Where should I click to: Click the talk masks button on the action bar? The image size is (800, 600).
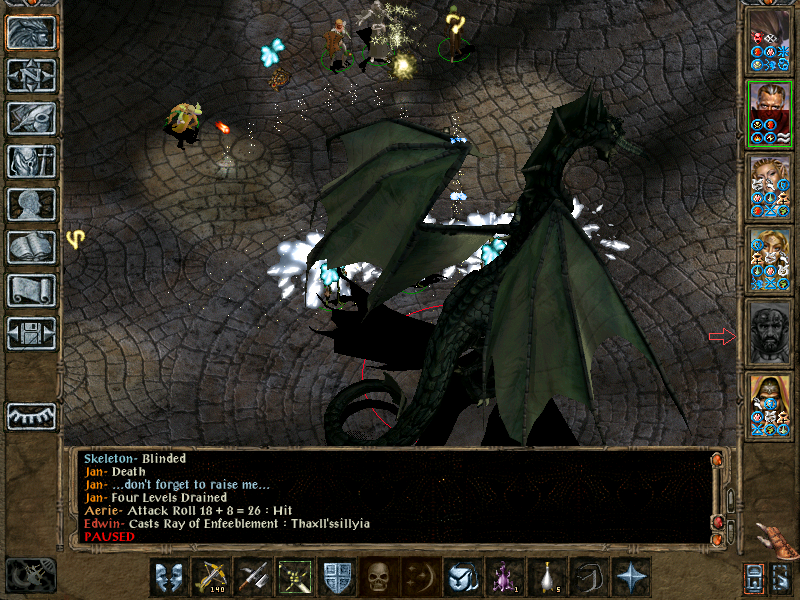(x=168, y=577)
